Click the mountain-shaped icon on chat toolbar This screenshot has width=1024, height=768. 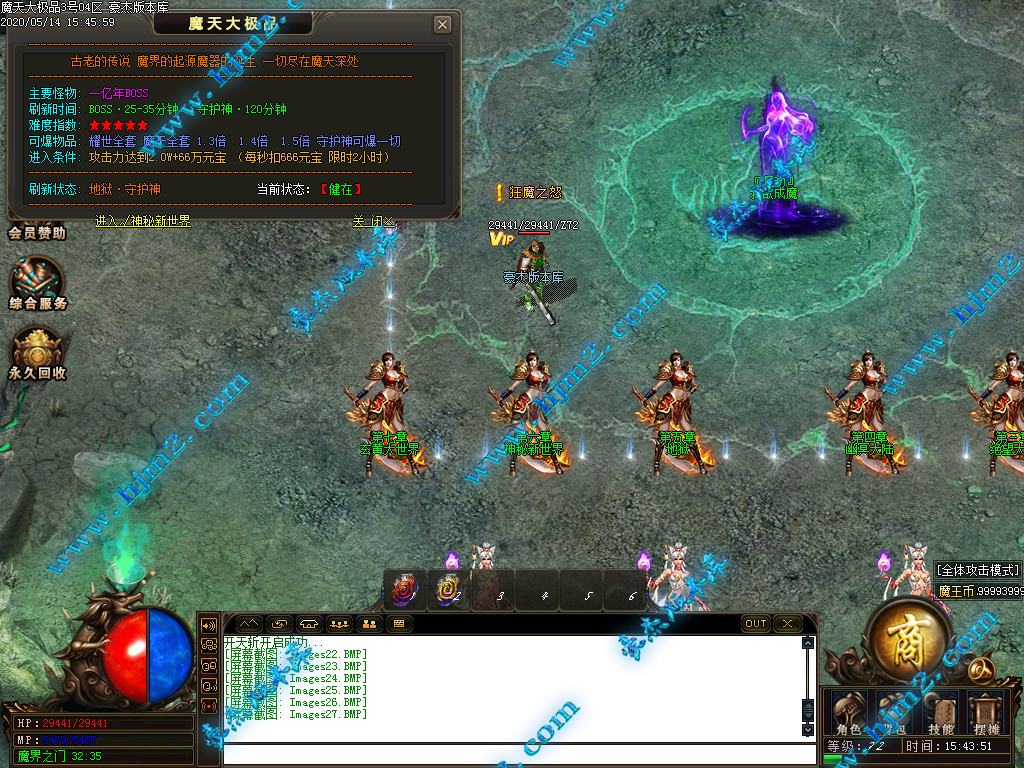click(247, 623)
